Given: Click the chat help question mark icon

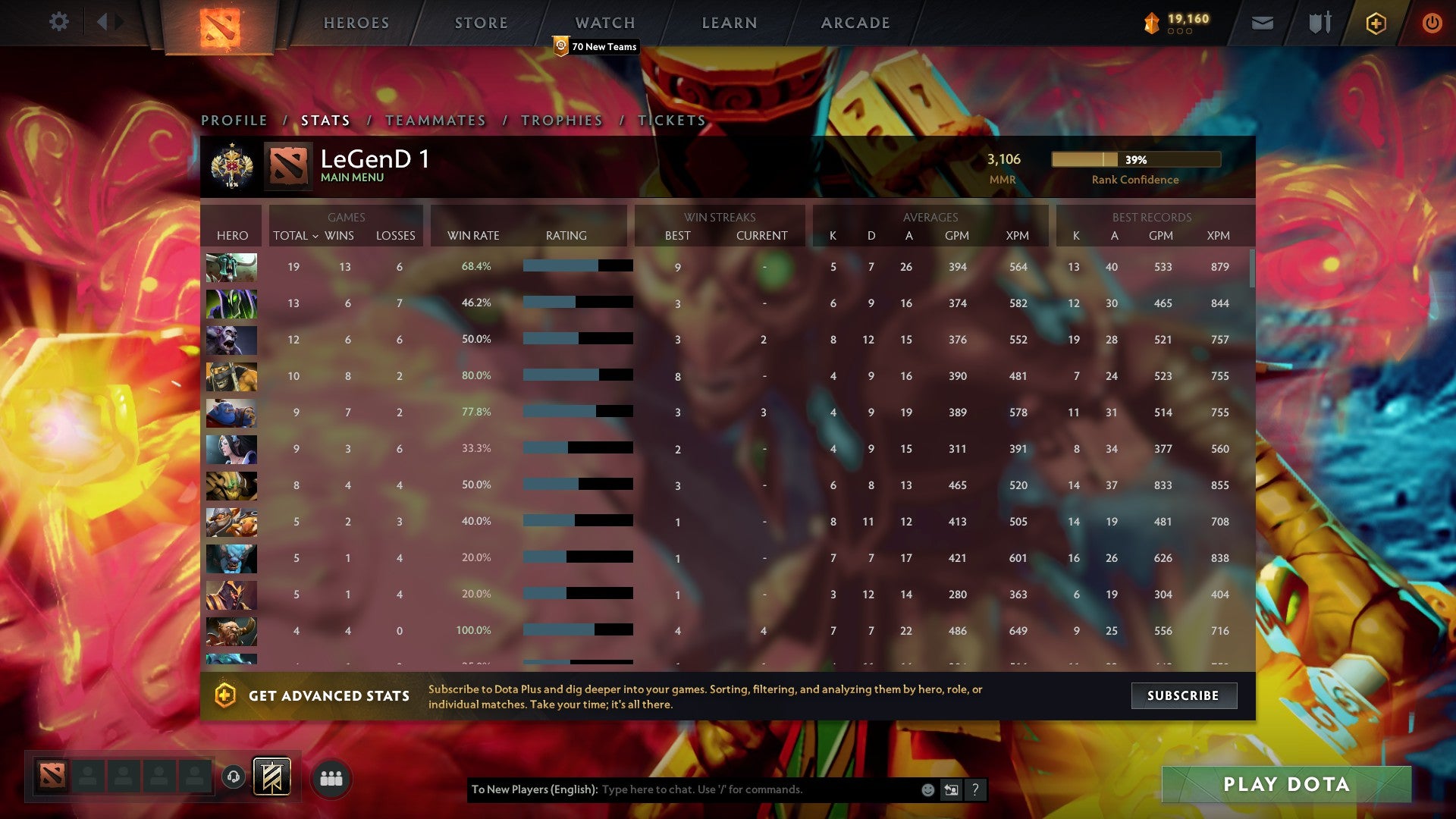Looking at the screenshot, I should click(x=974, y=790).
